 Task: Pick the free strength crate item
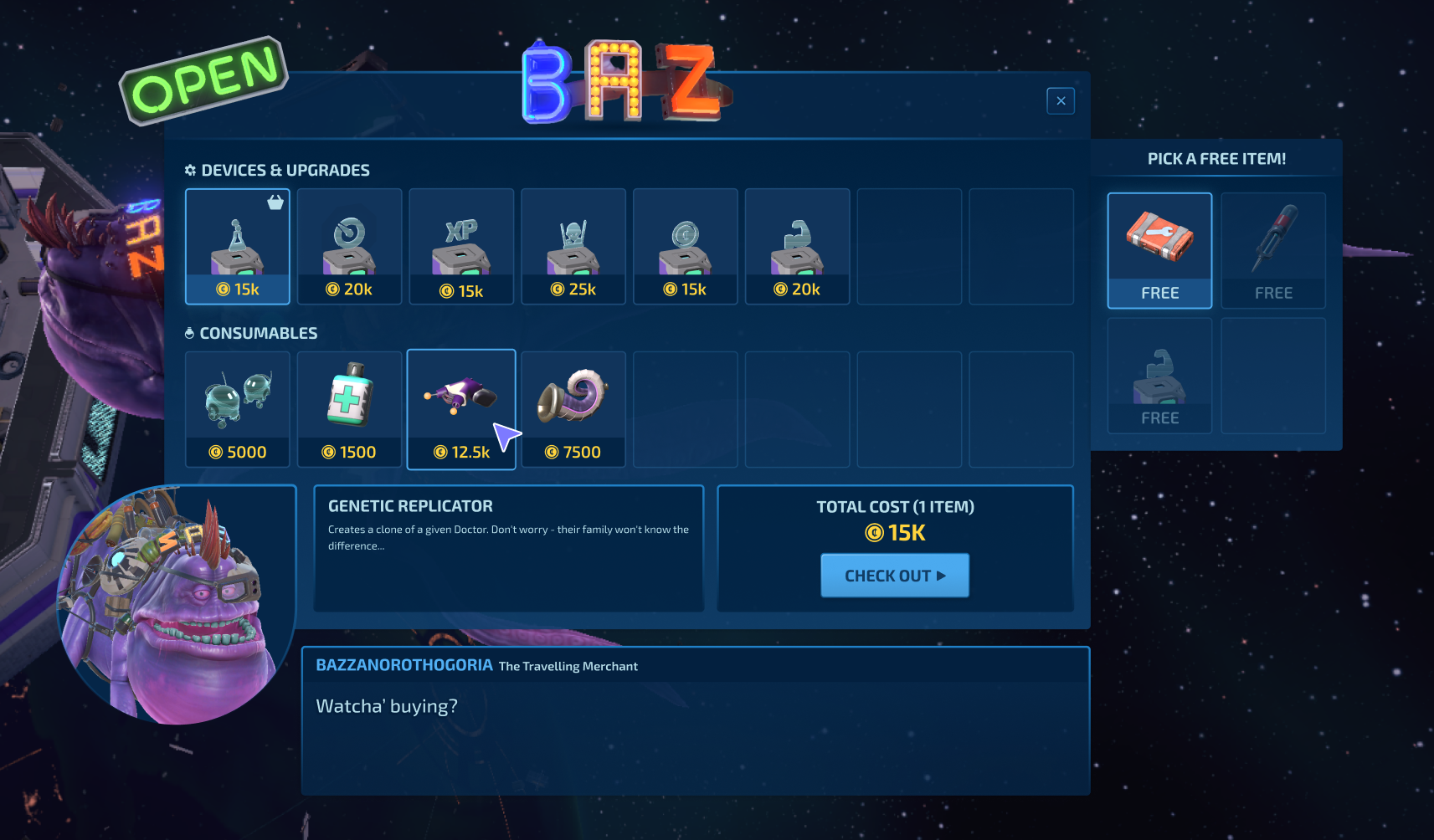(1159, 376)
